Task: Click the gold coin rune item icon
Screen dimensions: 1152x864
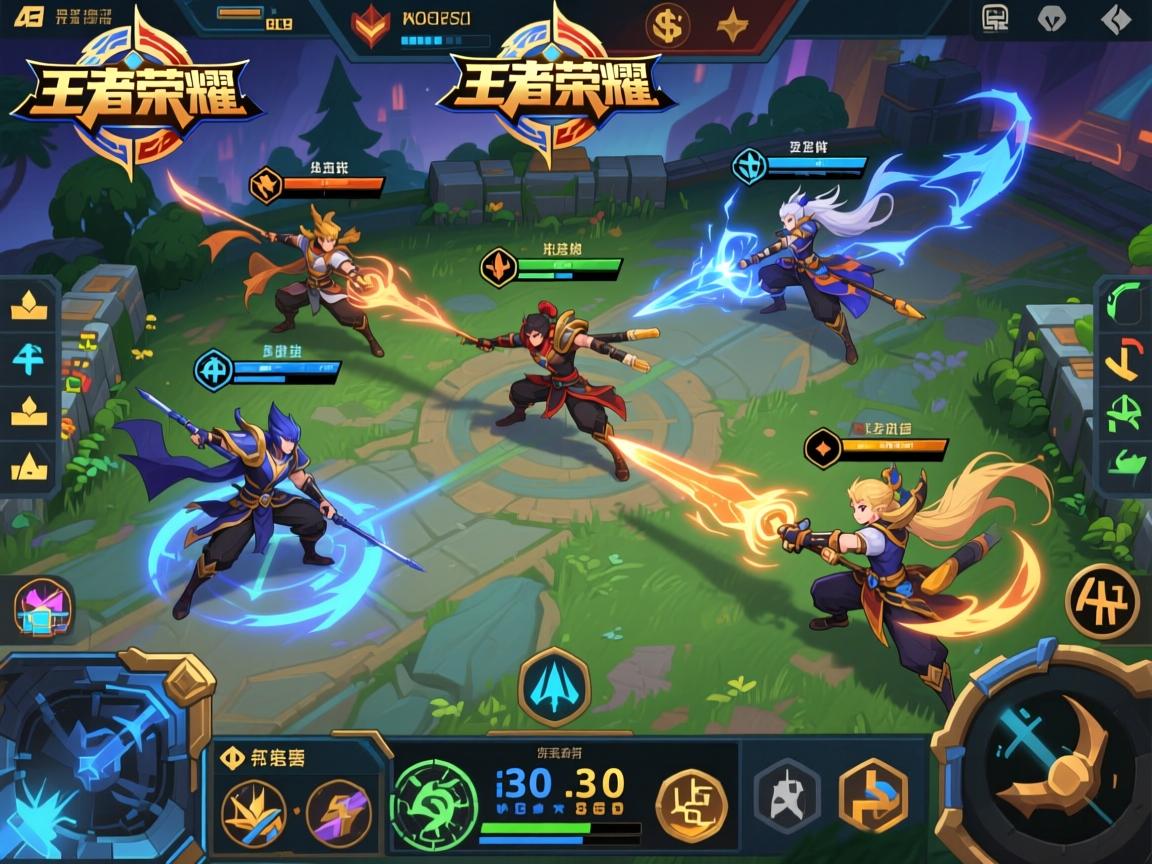Action: click(x=690, y=802)
